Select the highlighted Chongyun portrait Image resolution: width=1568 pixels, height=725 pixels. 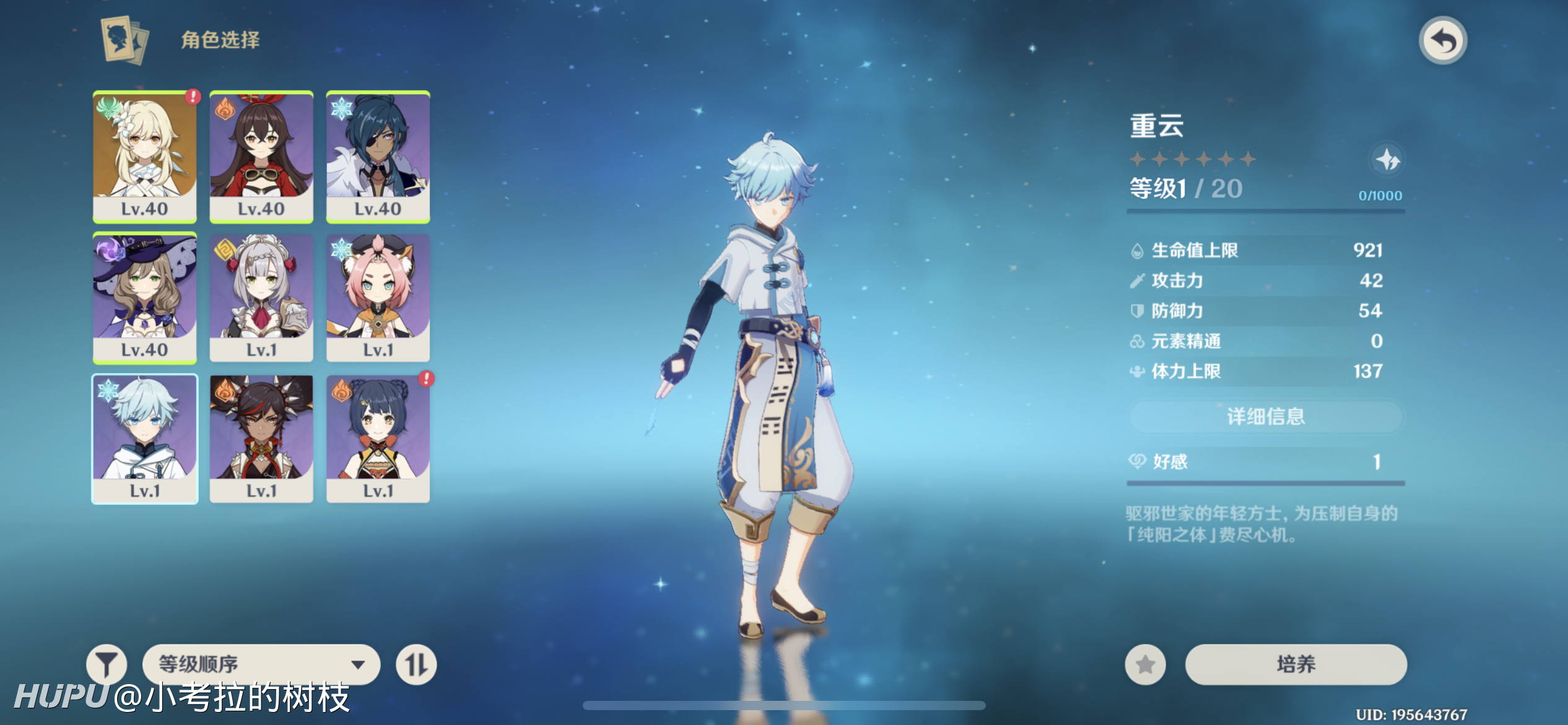pos(145,439)
